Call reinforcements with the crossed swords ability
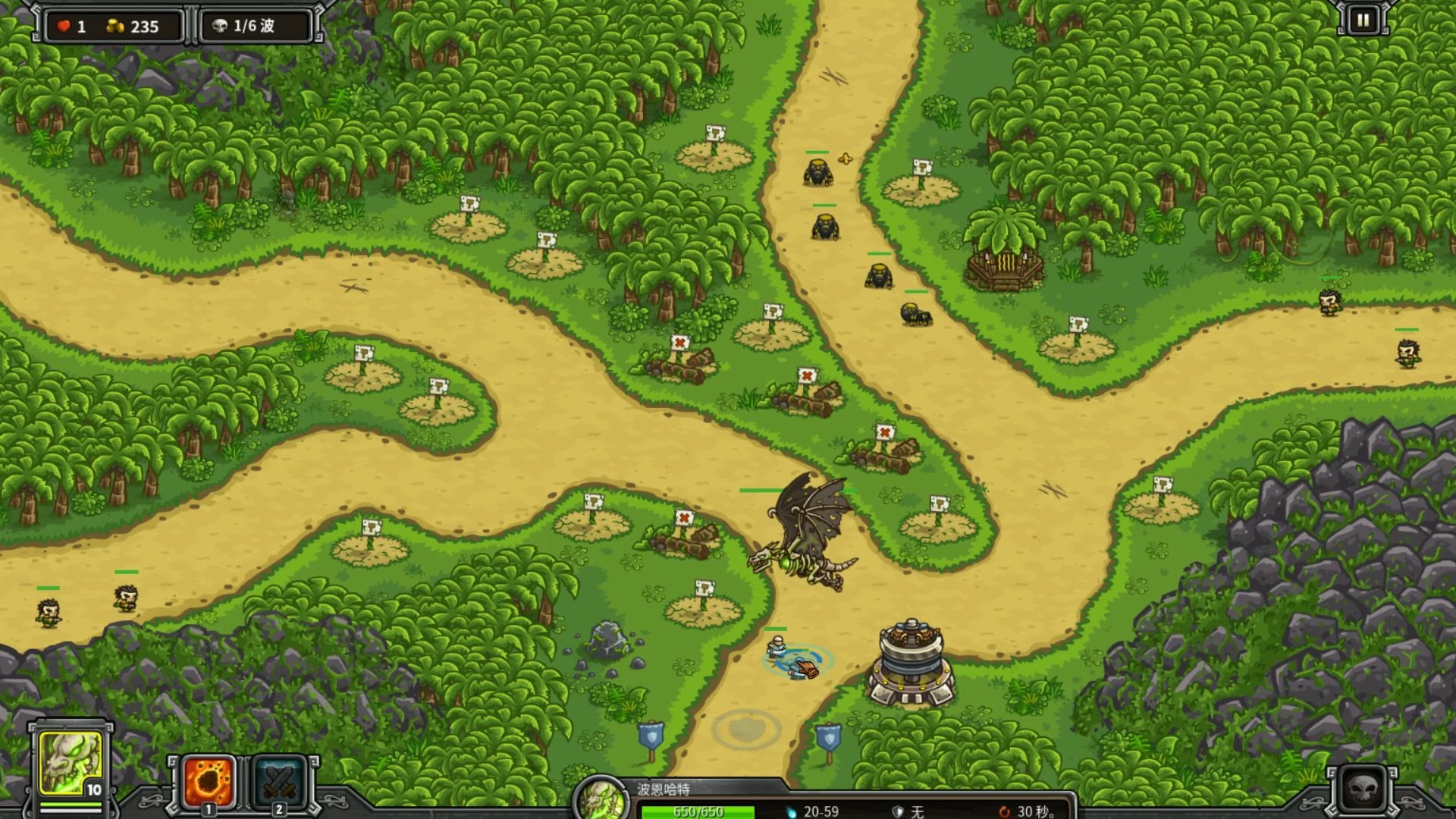 point(278,781)
